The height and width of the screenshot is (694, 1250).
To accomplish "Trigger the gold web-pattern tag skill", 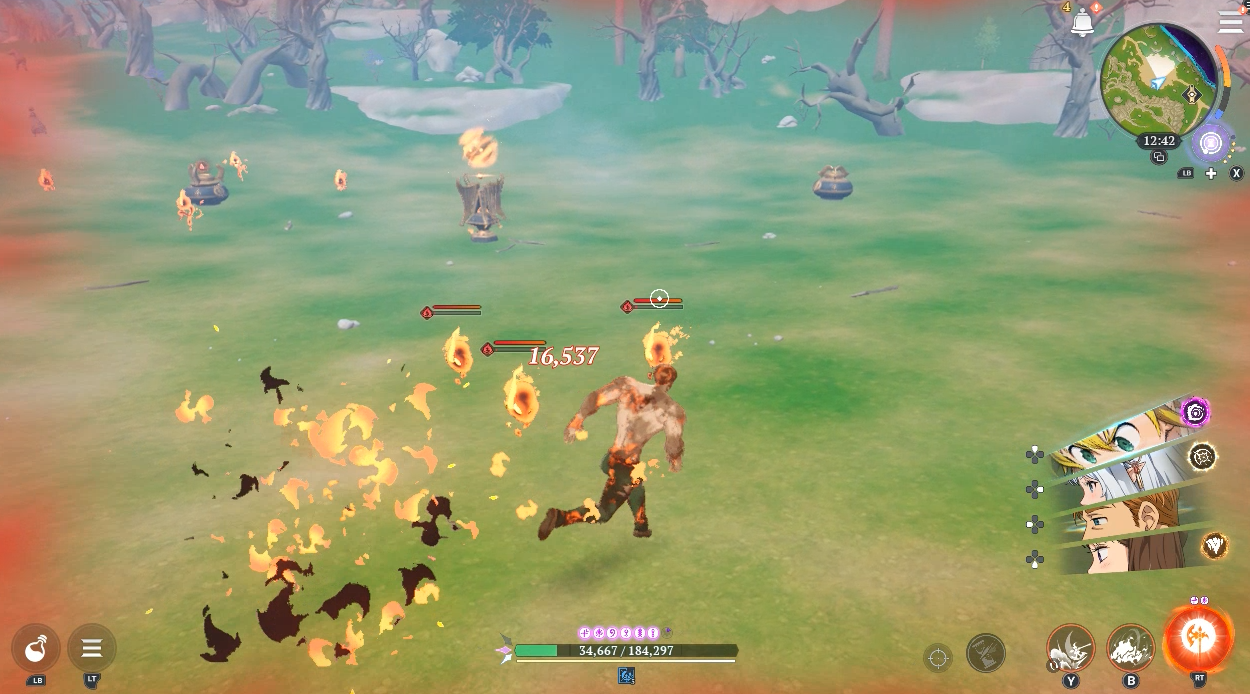I will [x=1203, y=457].
